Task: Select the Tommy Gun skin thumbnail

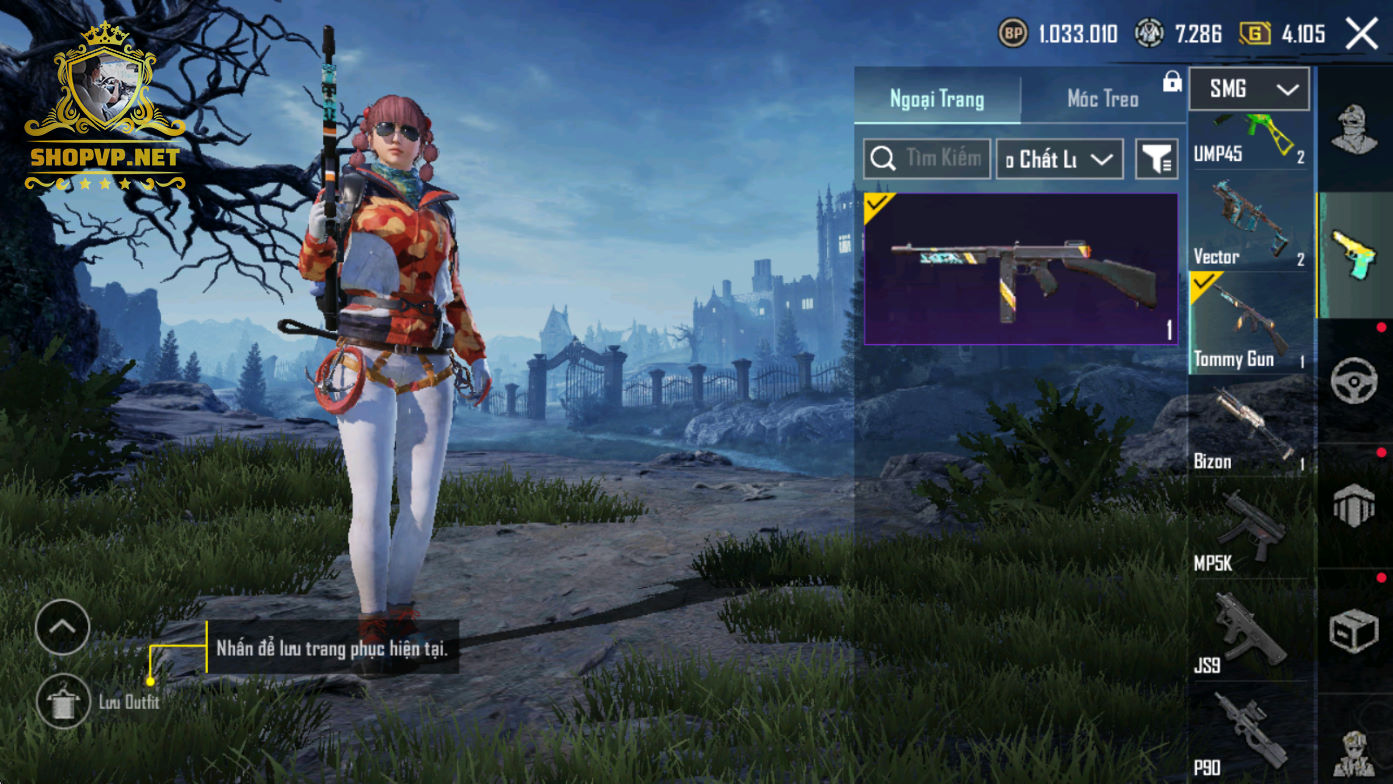Action: tap(1021, 269)
